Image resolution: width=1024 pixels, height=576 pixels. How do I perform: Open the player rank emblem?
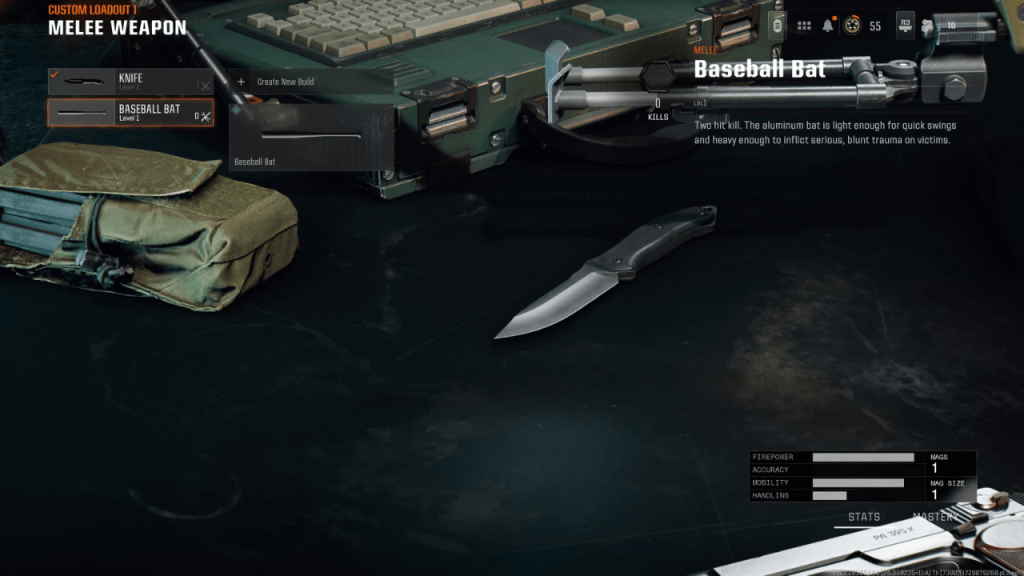tap(852, 25)
